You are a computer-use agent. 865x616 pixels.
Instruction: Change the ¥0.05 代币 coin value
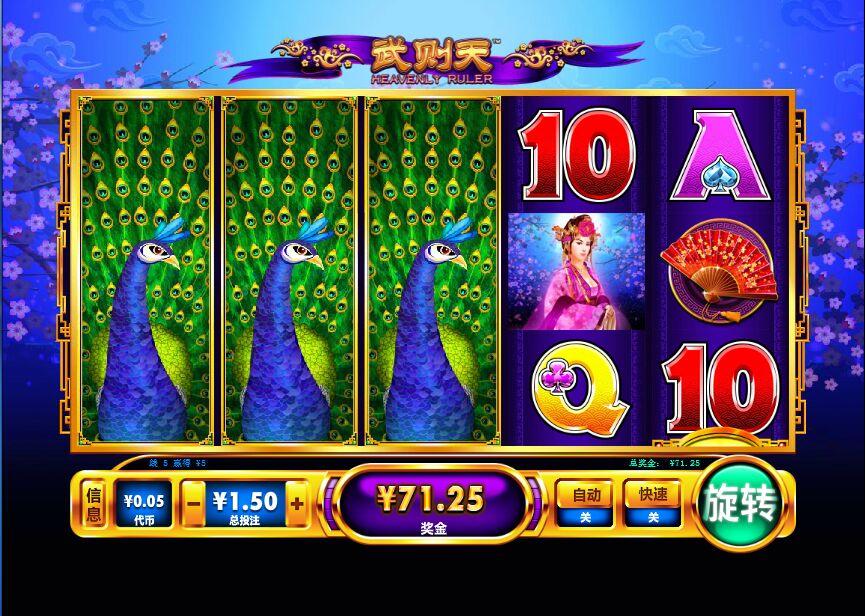(145, 505)
